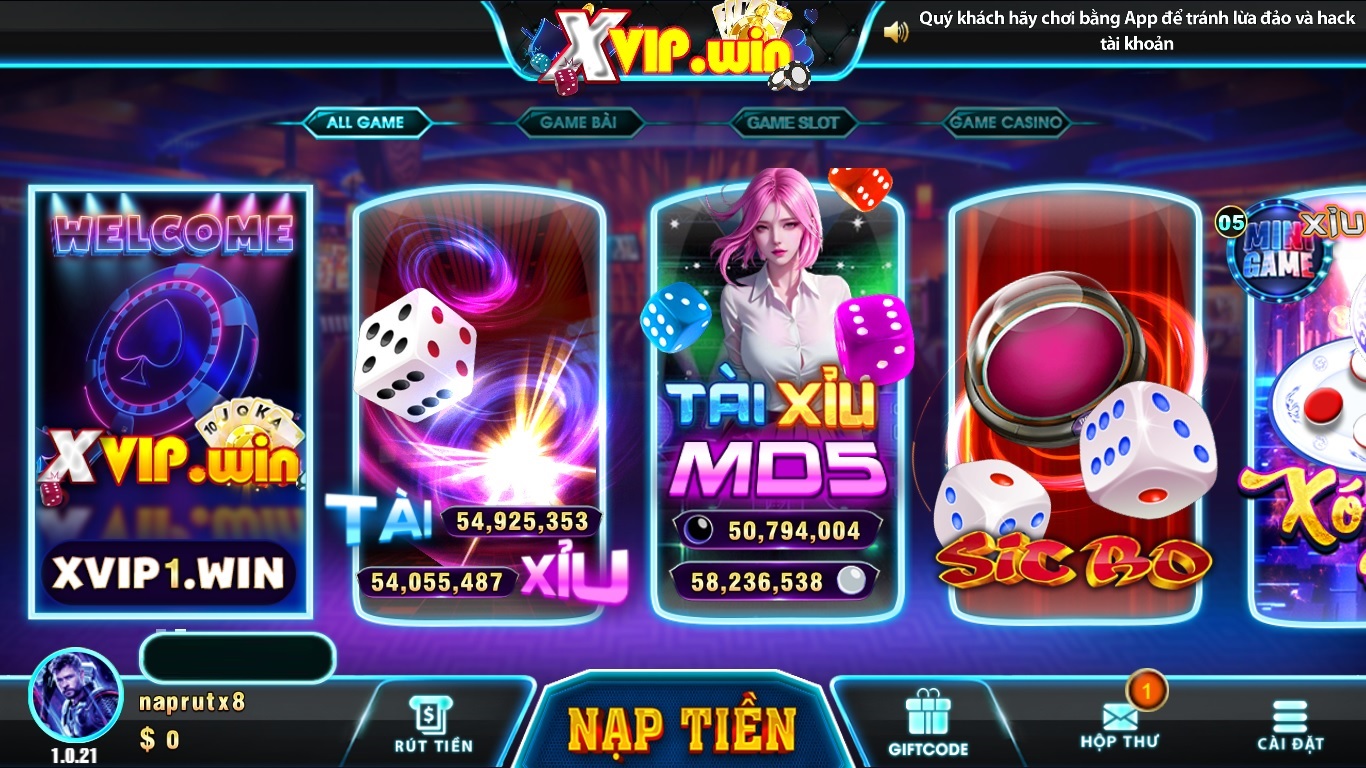1366x768 pixels.
Task: Open the GAME CASINO category
Action: coord(1006,122)
